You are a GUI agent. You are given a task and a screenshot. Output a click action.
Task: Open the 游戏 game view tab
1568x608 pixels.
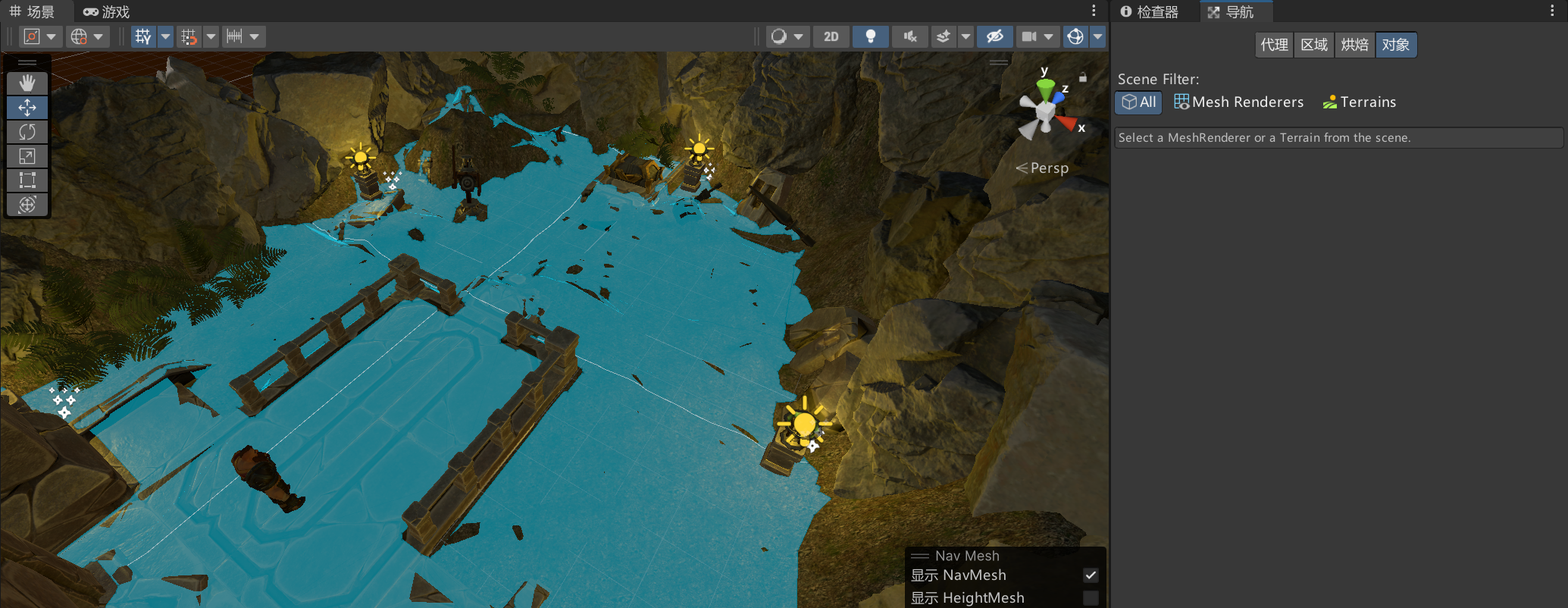pyautogui.click(x=107, y=11)
